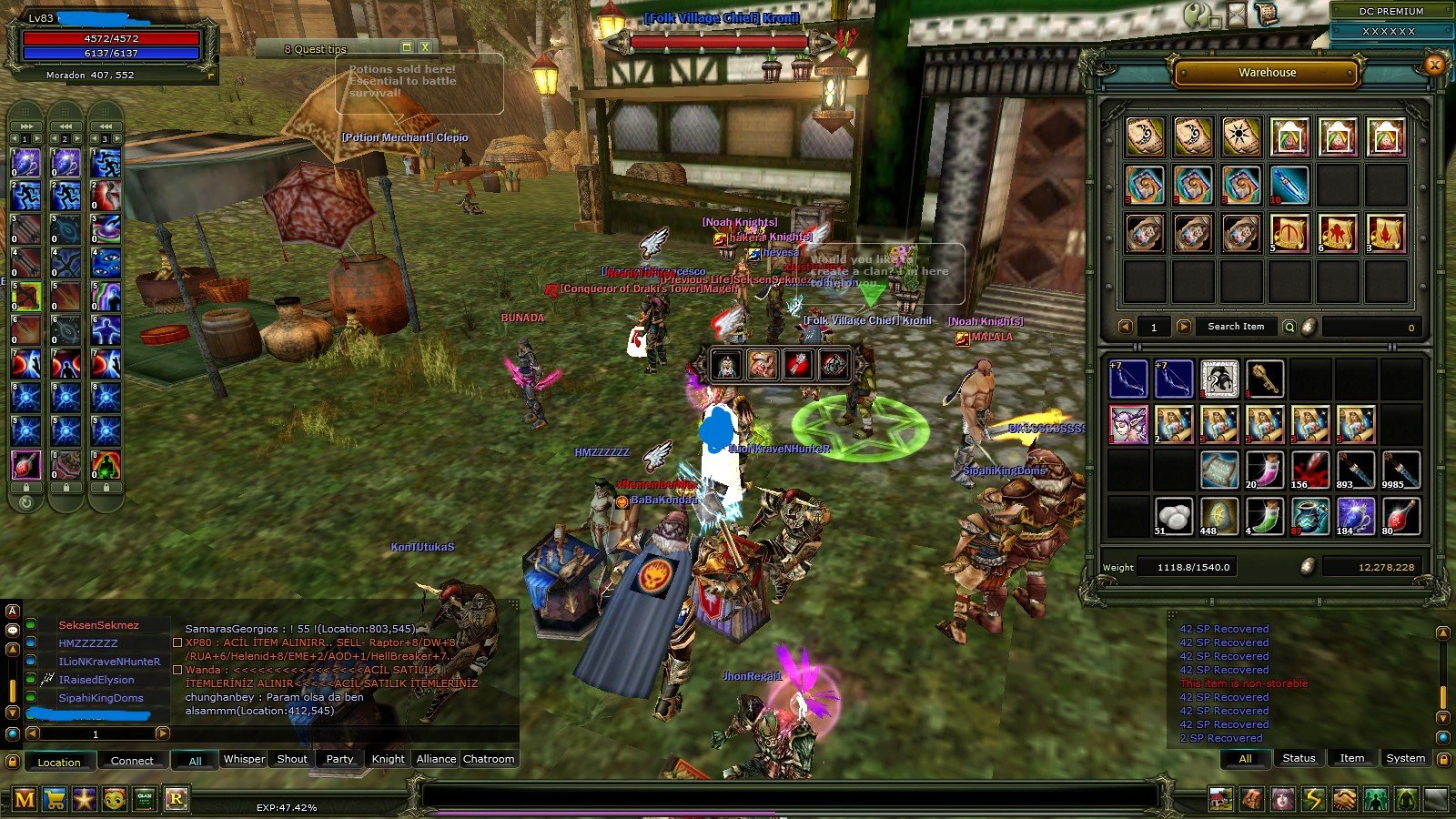The image size is (1456, 819).
Task: Close the Warehouse window
Action: (1435, 65)
